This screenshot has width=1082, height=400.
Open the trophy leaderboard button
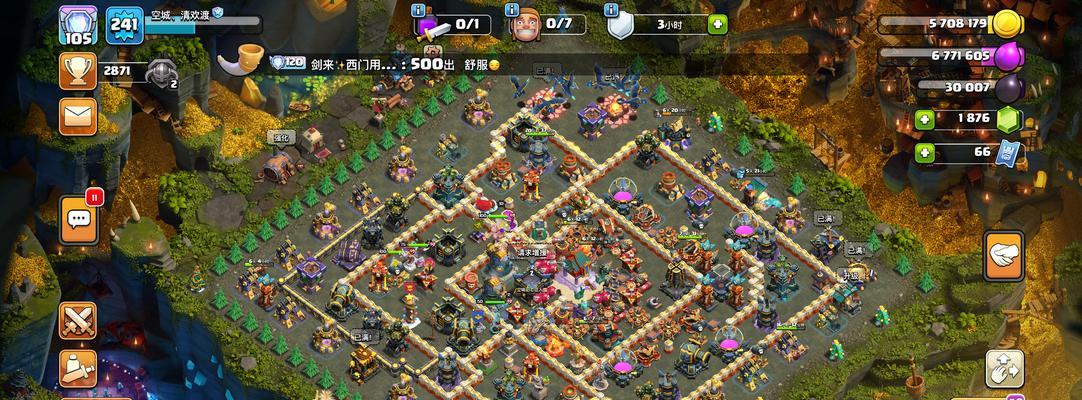pyautogui.click(x=77, y=71)
